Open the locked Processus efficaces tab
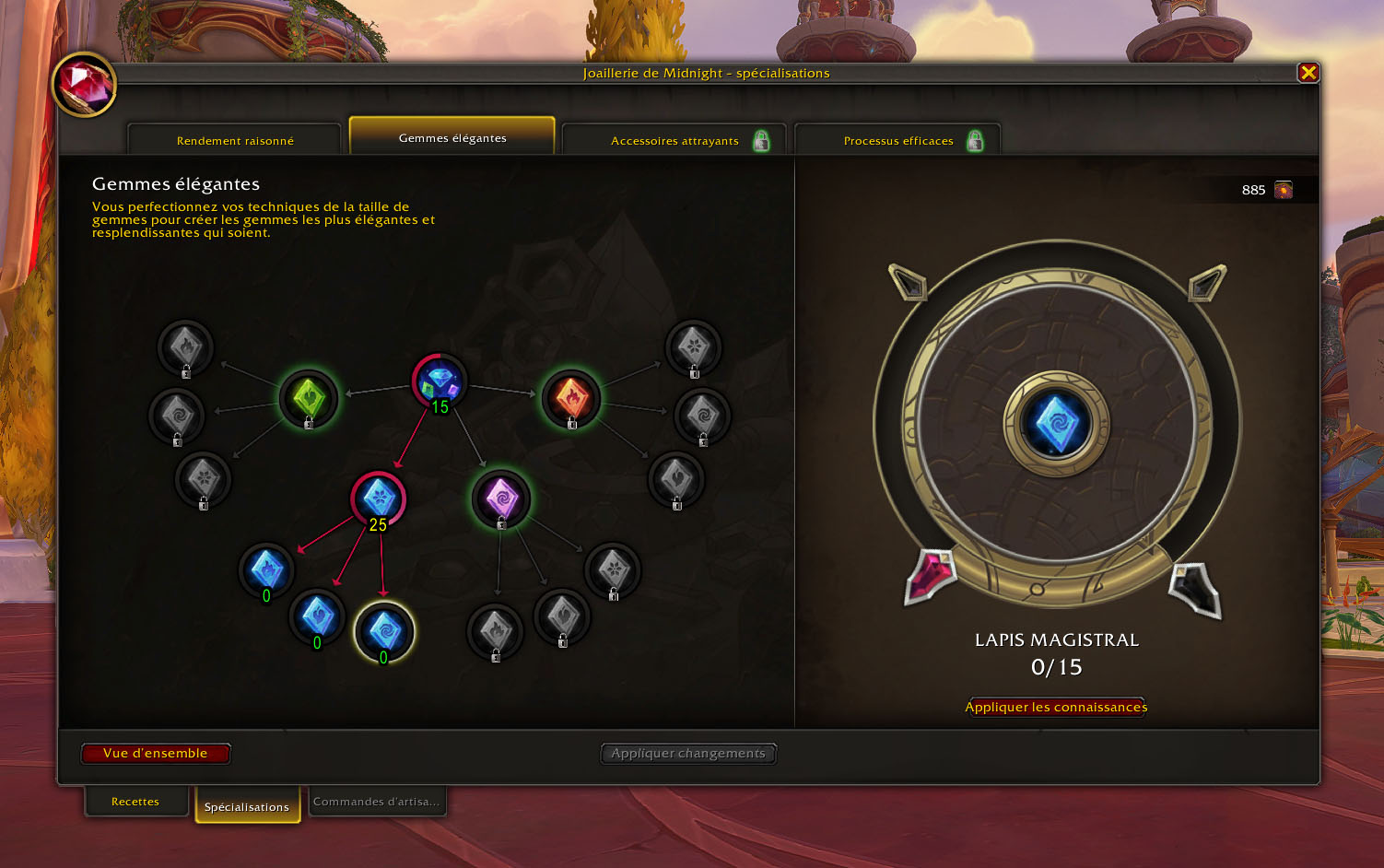1384x868 pixels. click(898, 140)
